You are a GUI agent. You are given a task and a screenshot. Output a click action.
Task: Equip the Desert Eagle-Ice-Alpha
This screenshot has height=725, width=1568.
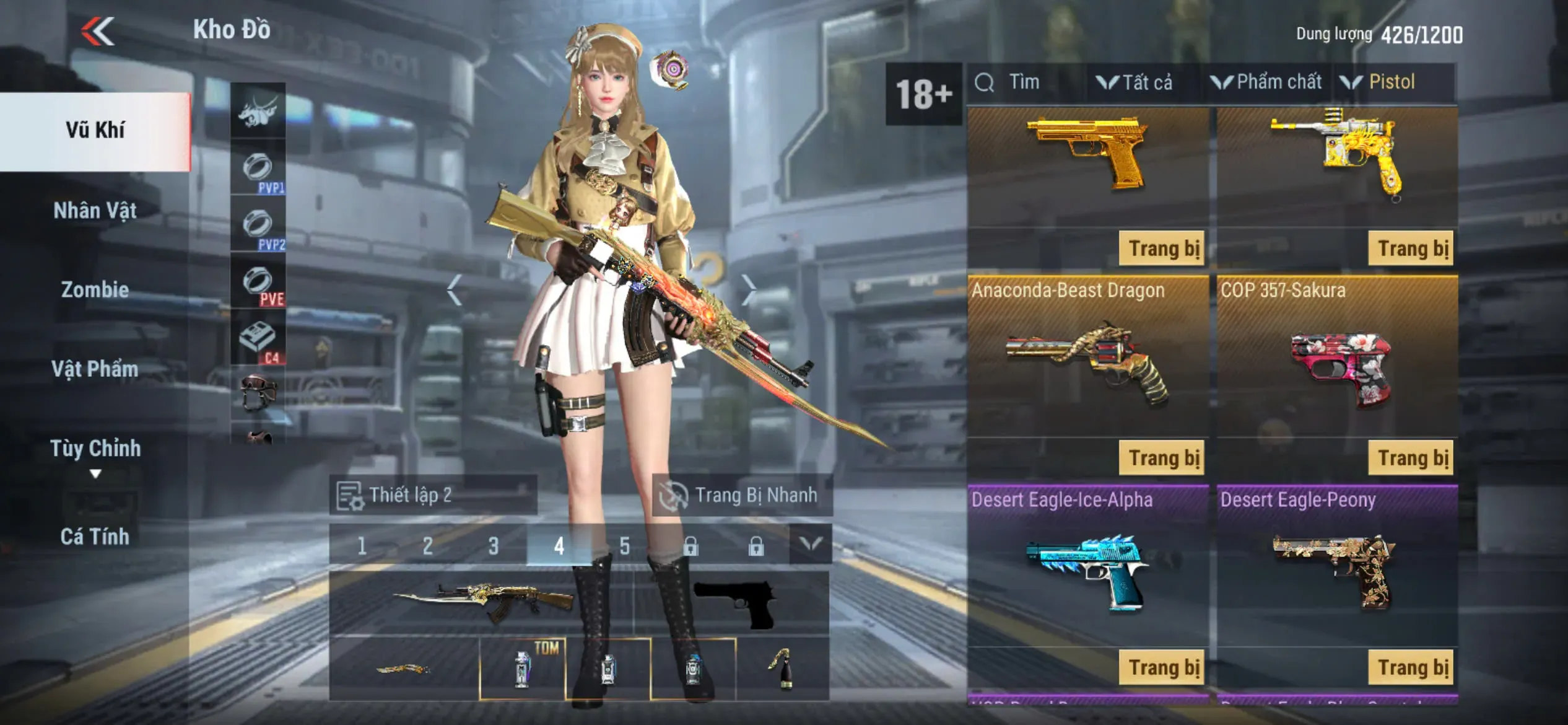pos(1162,667)
